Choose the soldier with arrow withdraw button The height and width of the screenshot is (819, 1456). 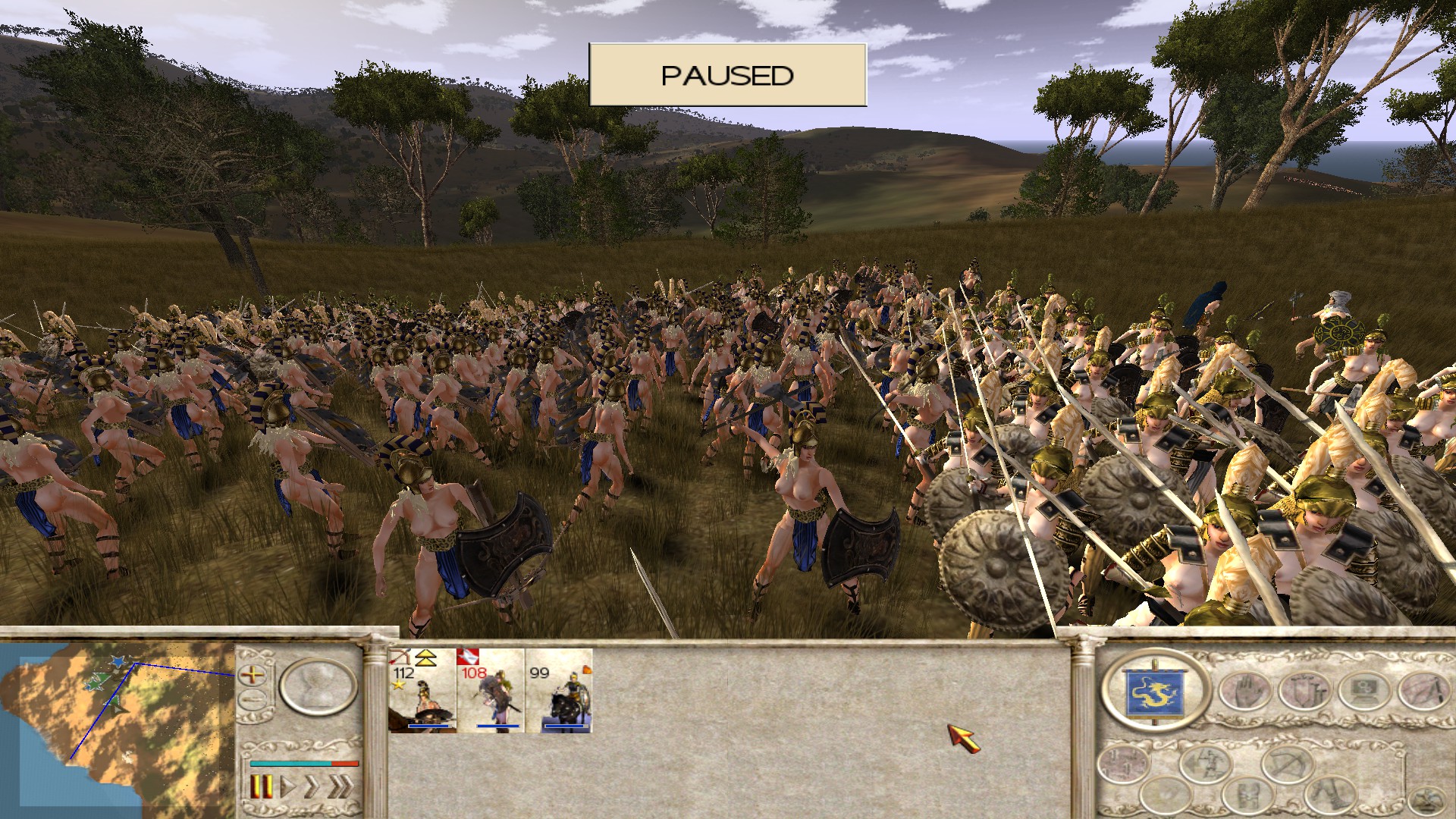point(1205,764)
